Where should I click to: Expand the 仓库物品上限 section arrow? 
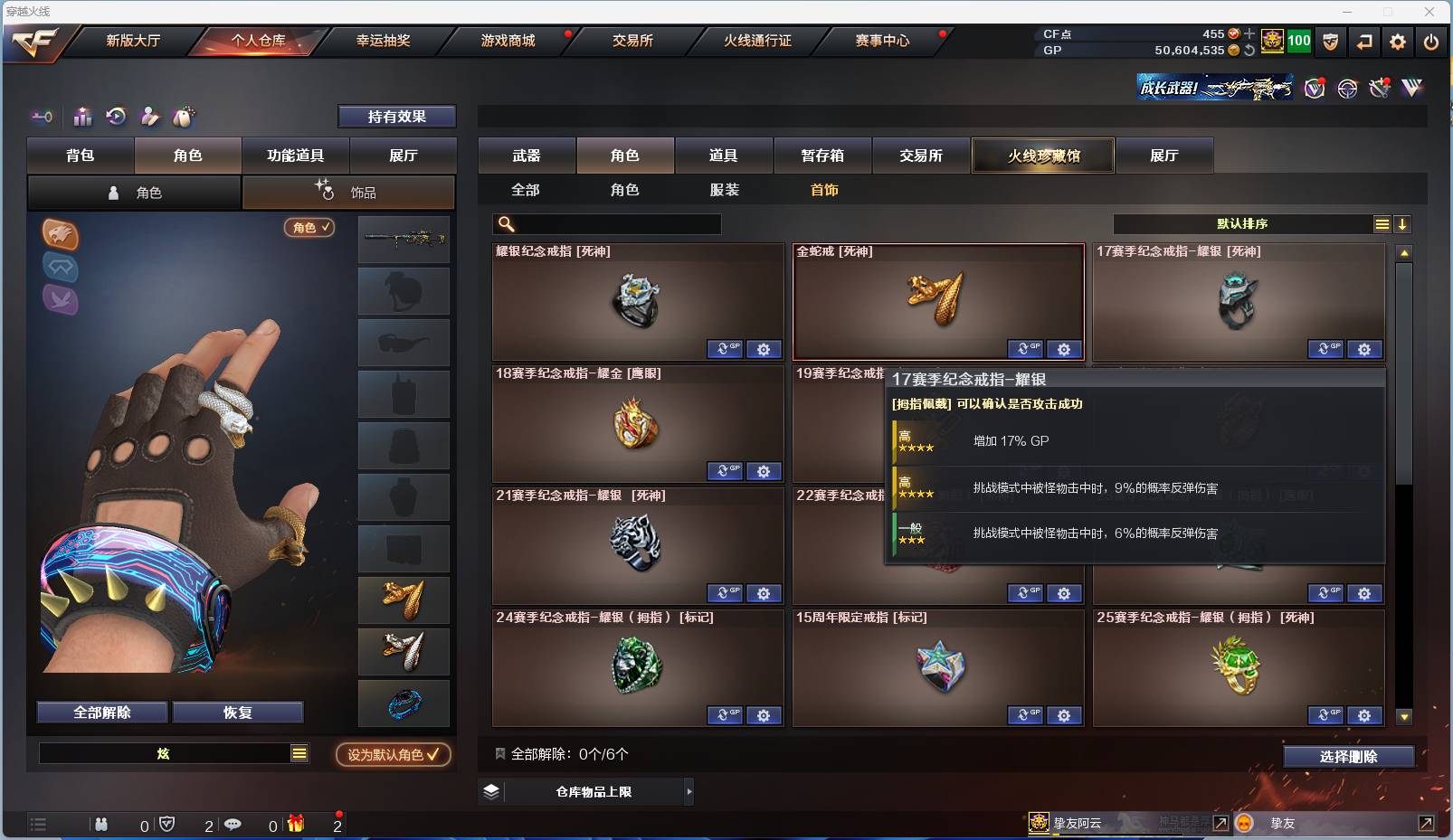pos(689,790)
